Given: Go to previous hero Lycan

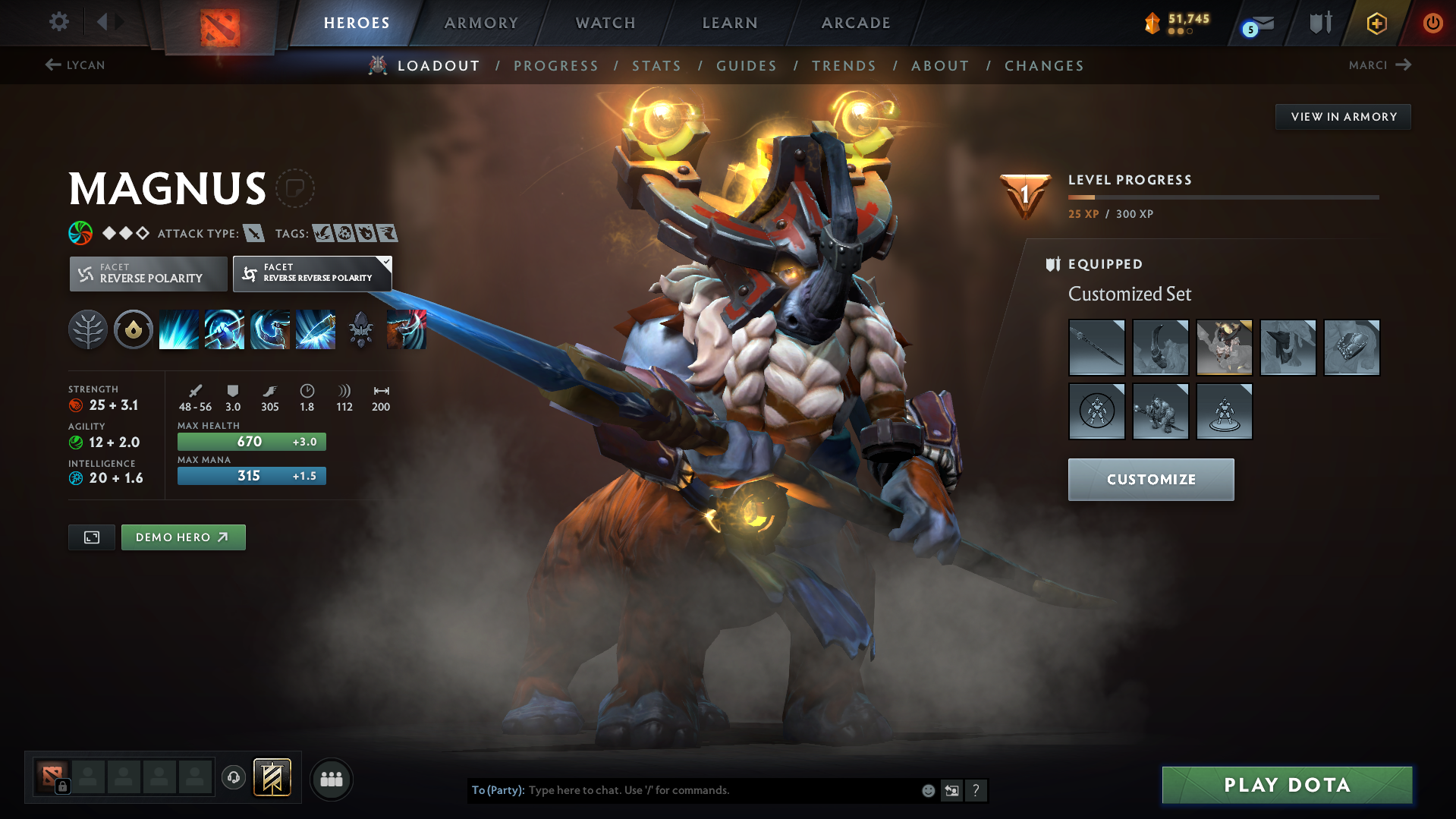Looking at the screenshot, I should pyautogui.click(x=75, y=65).
